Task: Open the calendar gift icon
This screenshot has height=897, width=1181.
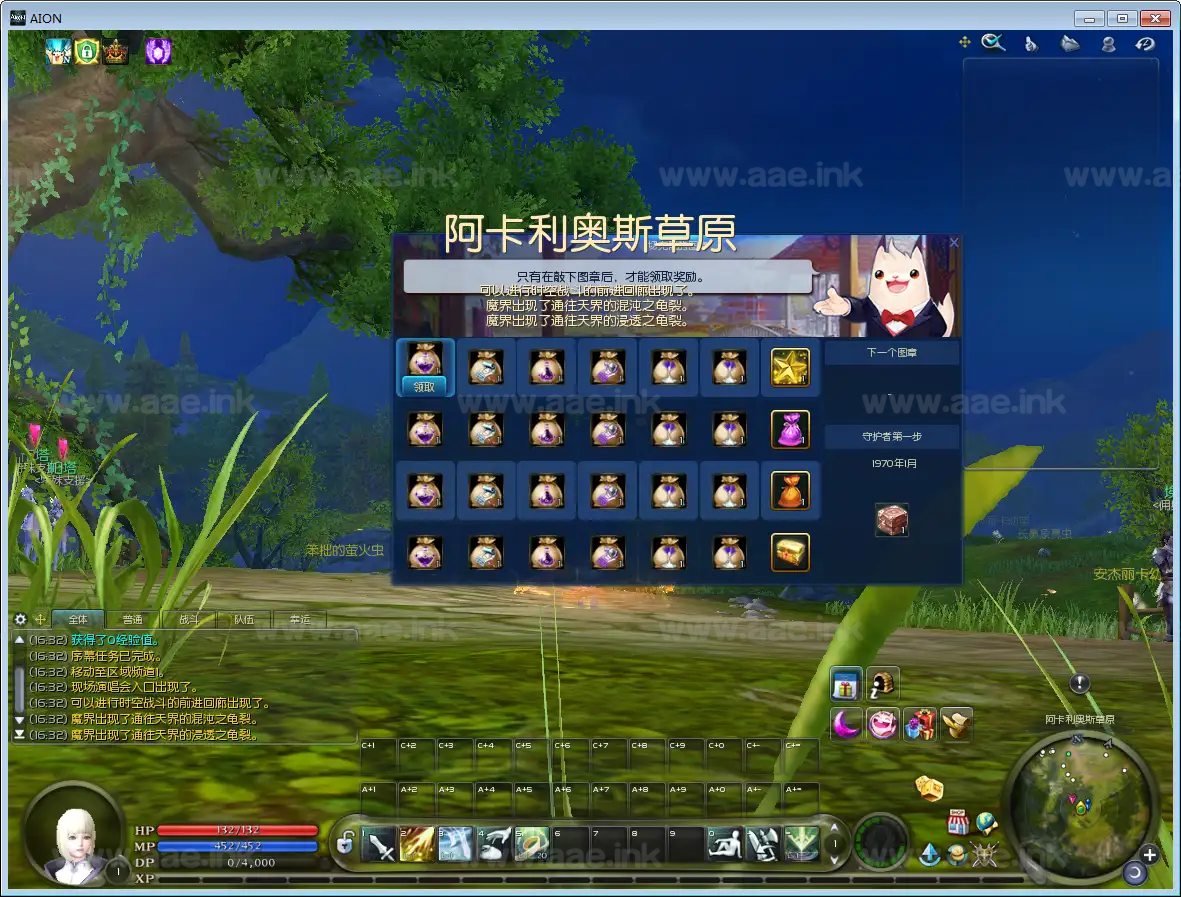Action: pos(846,685)
